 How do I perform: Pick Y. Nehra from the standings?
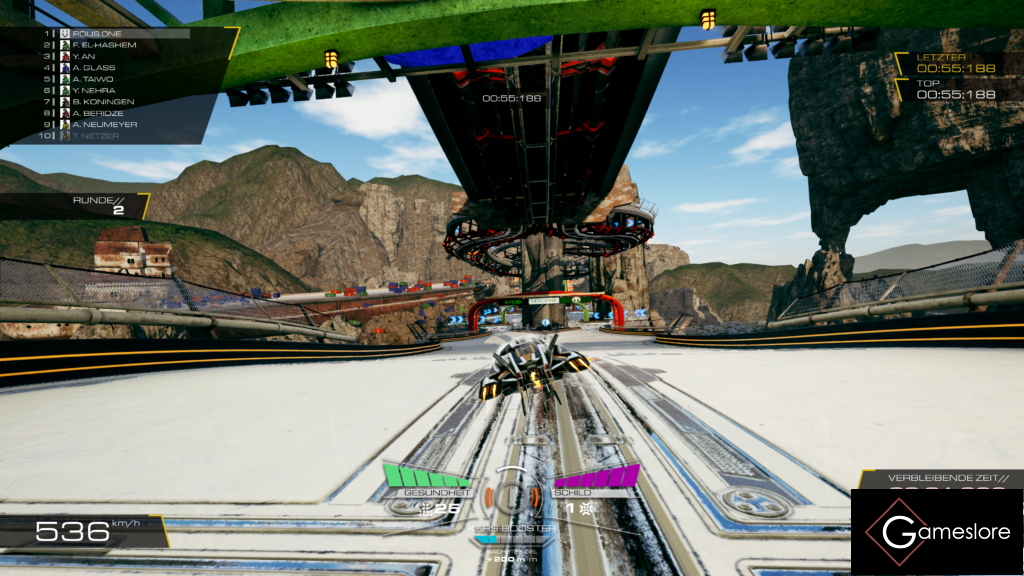[x=94, y=90]
